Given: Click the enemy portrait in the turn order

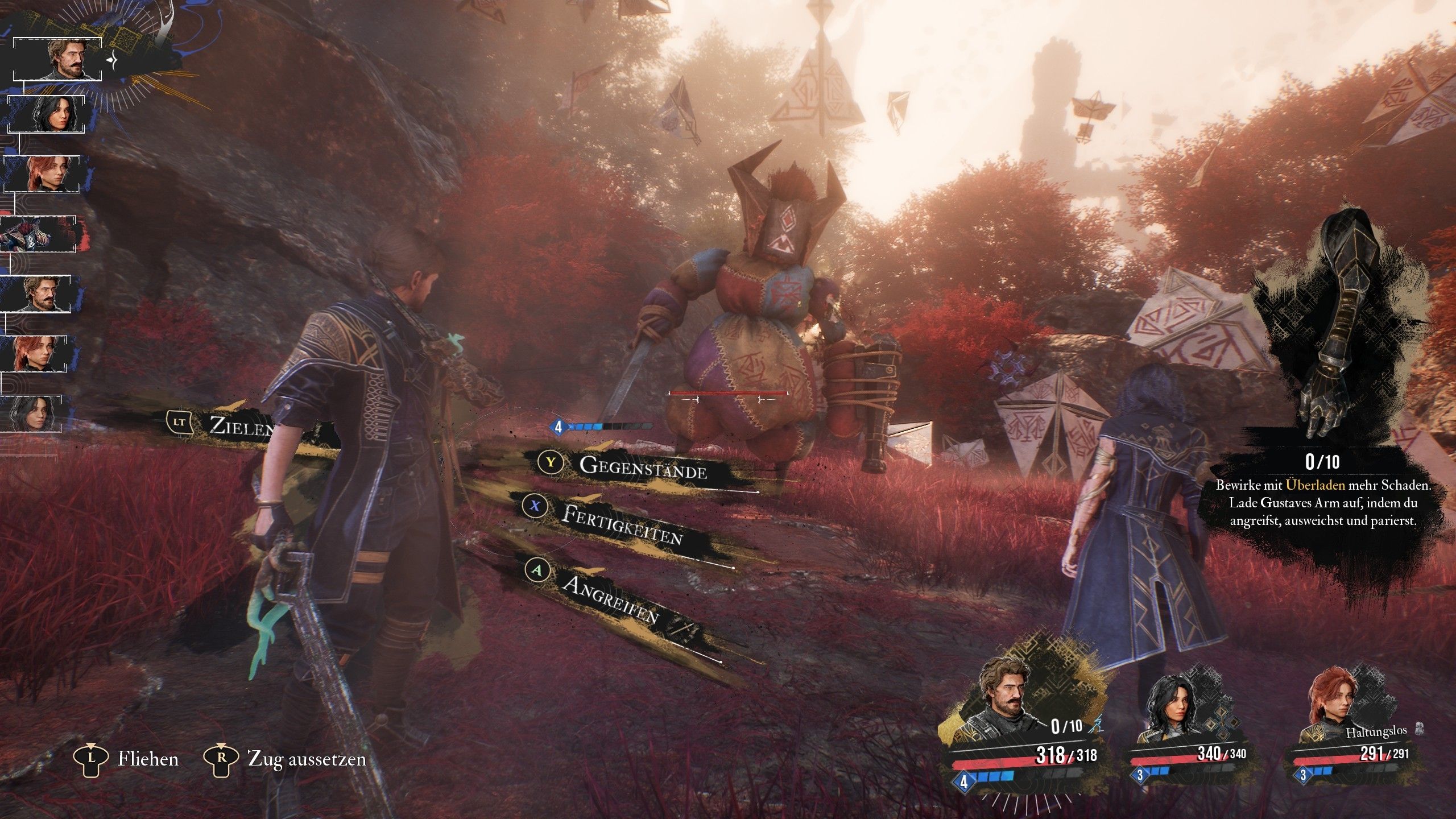Looking at the screenshot, I should [39, 234].
